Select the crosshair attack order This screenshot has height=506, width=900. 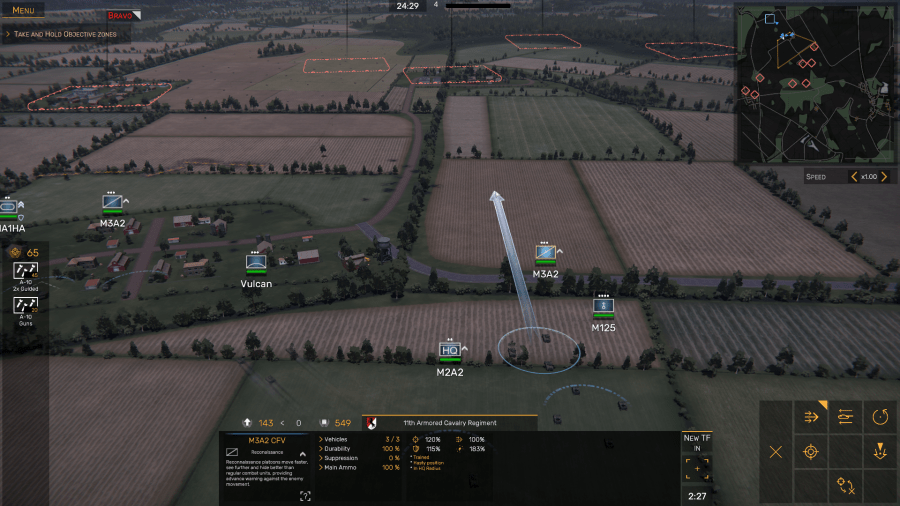pyautogui.click(x=811, y=451)
